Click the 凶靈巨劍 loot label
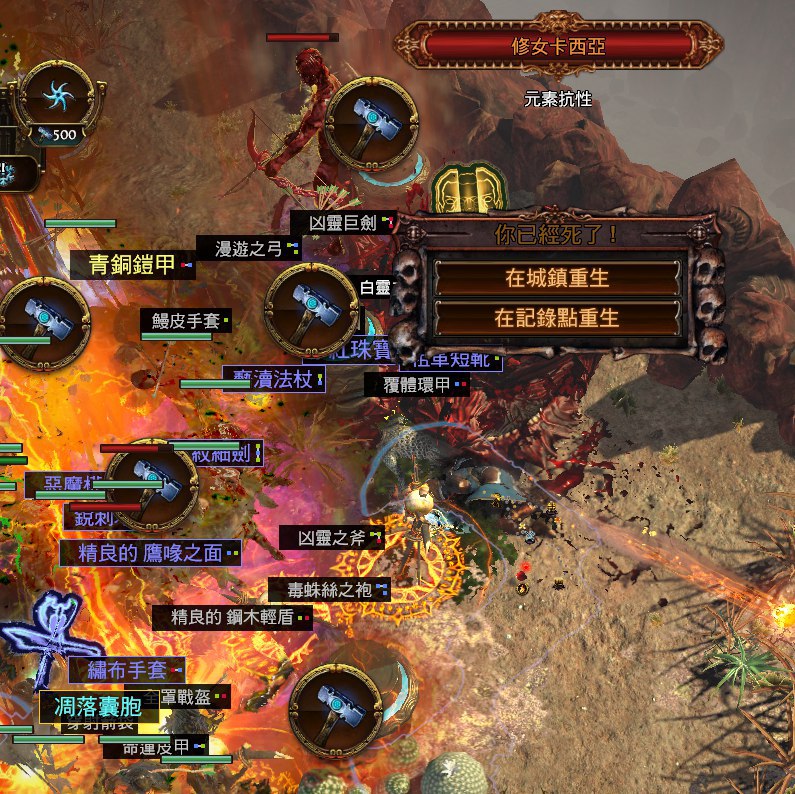 click(x=342, y=222)
